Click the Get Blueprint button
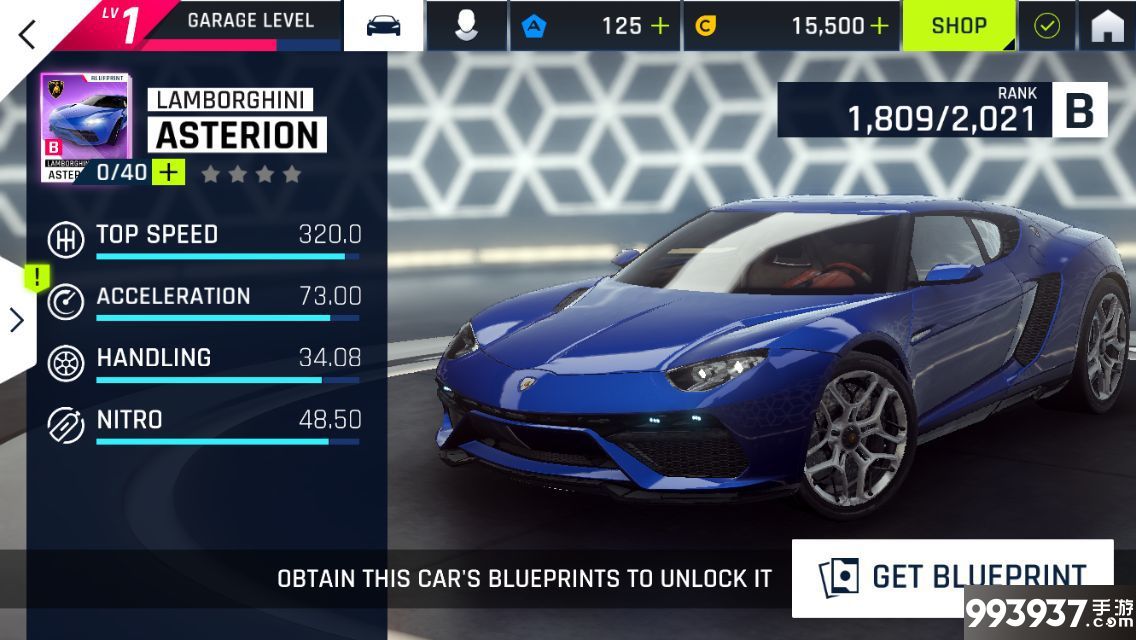 952,577
